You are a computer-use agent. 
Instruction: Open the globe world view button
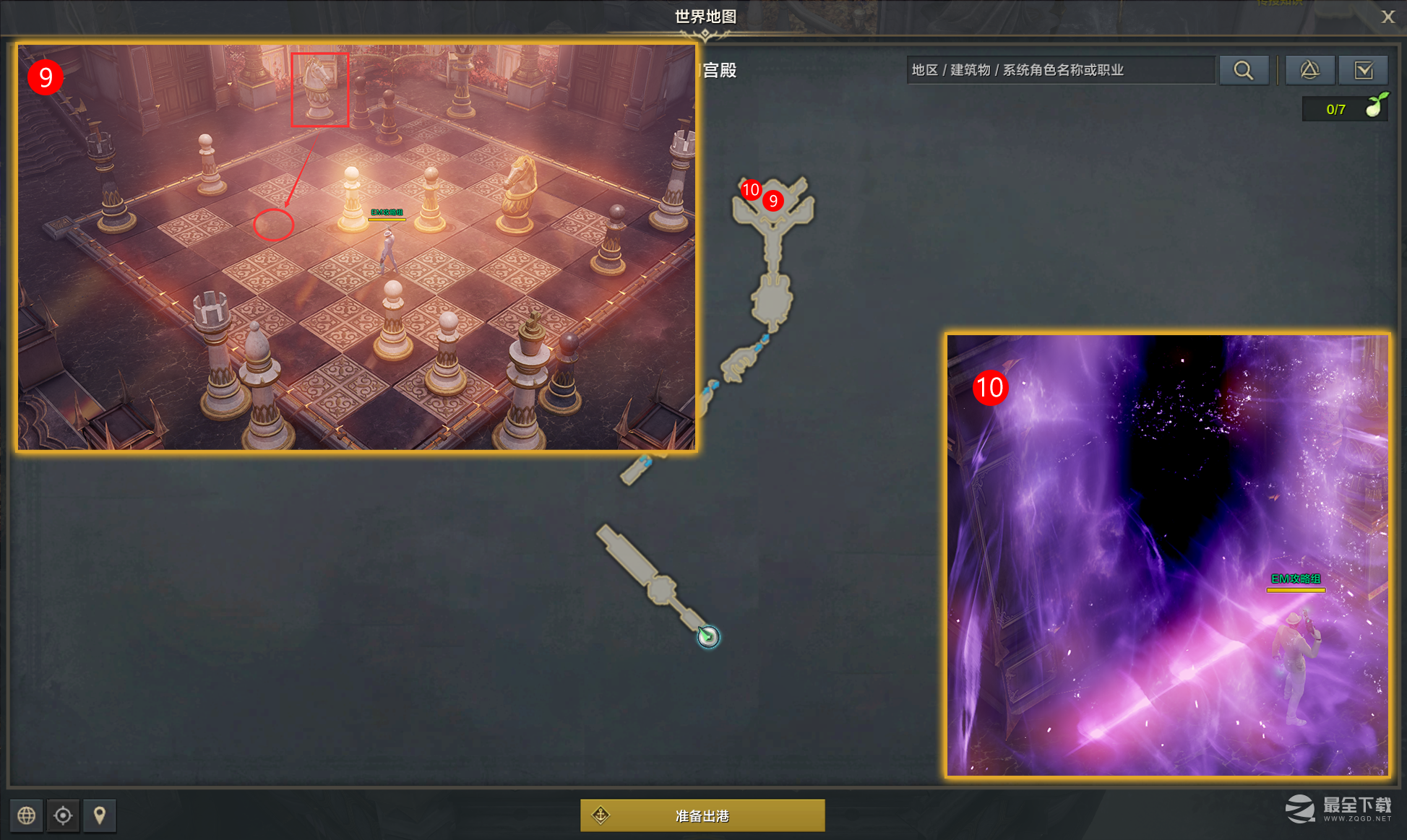pyautogui.click(x=27, y=815)
